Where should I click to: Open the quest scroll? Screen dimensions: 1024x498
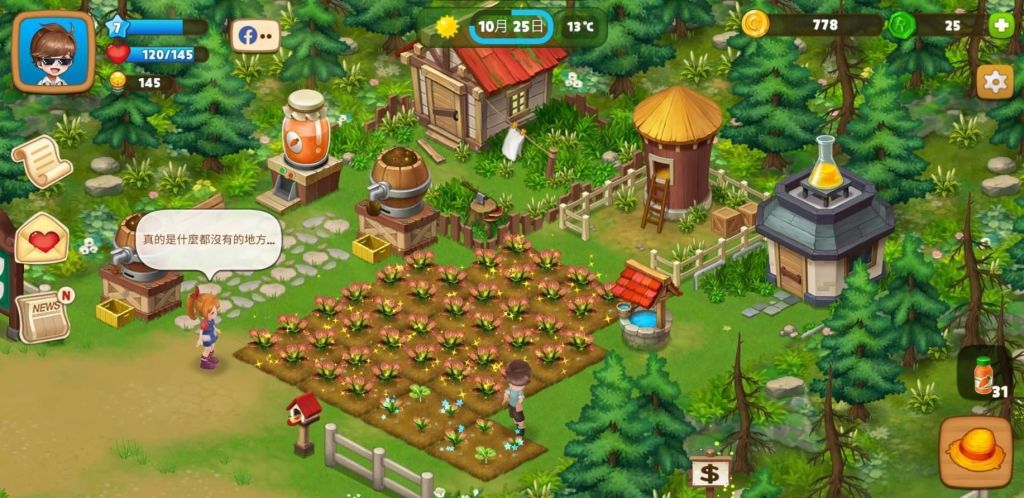[x=41, y=160]
